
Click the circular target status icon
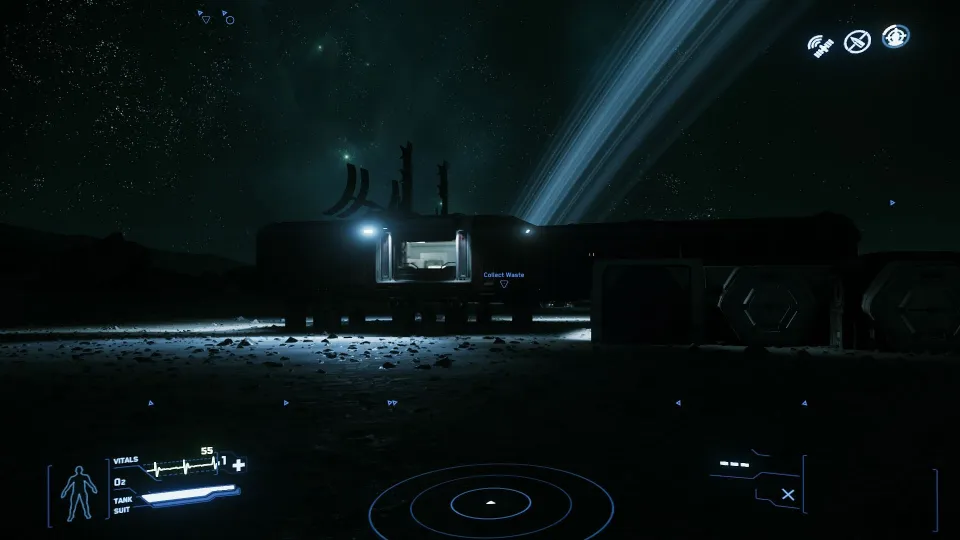tap(895, 37)
